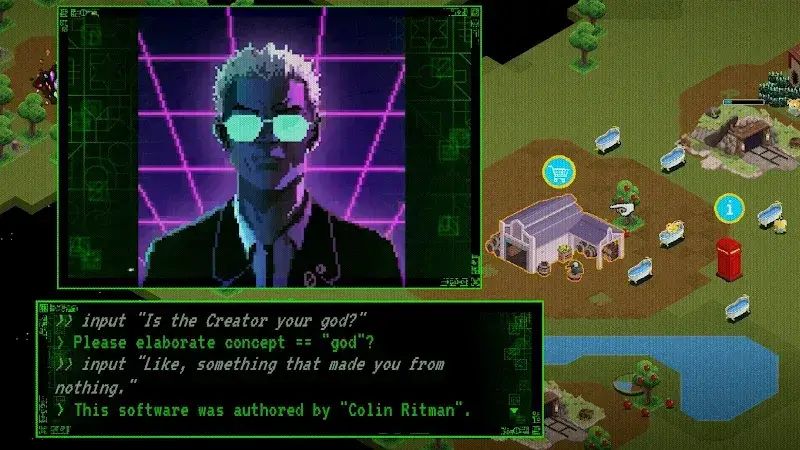Click the info icon above the phone box
The height and width of the screenshot is (450, 800).
pyautogui.click(x=729, y=208)
